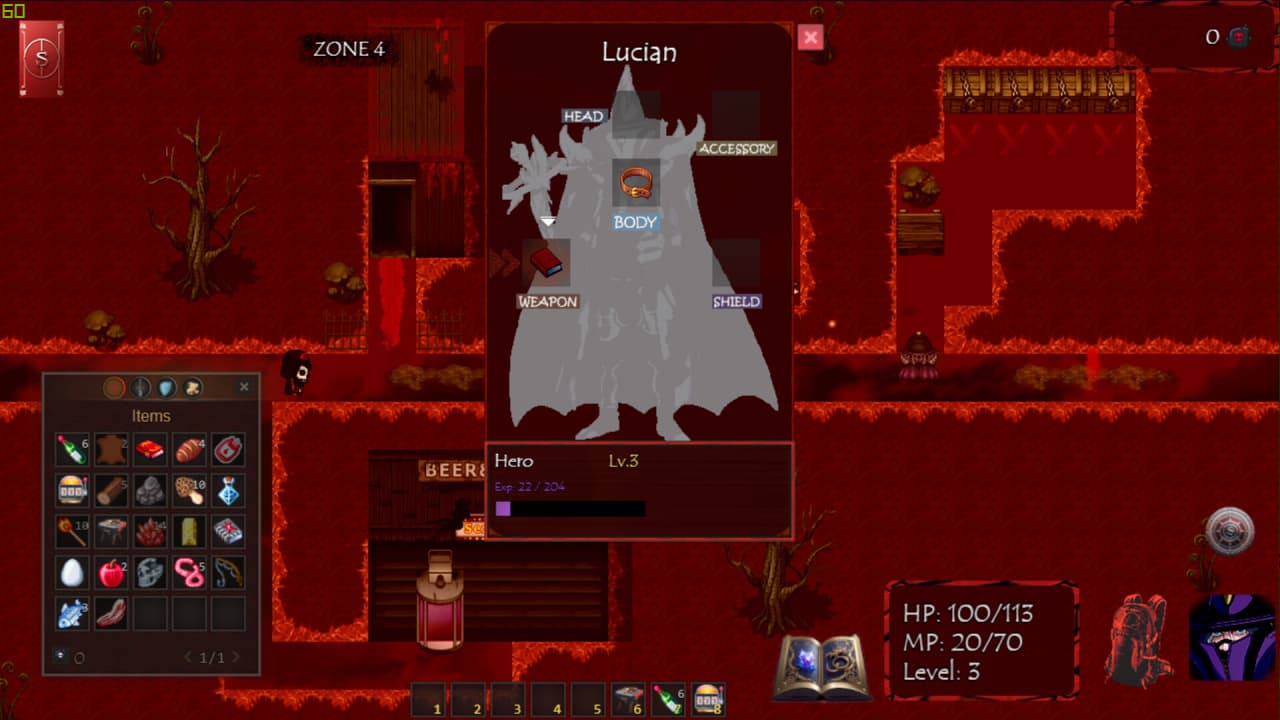Viewport: 1280px width, 720px height.
Task: Select the blue fish in the inventory
Action: 72,613
